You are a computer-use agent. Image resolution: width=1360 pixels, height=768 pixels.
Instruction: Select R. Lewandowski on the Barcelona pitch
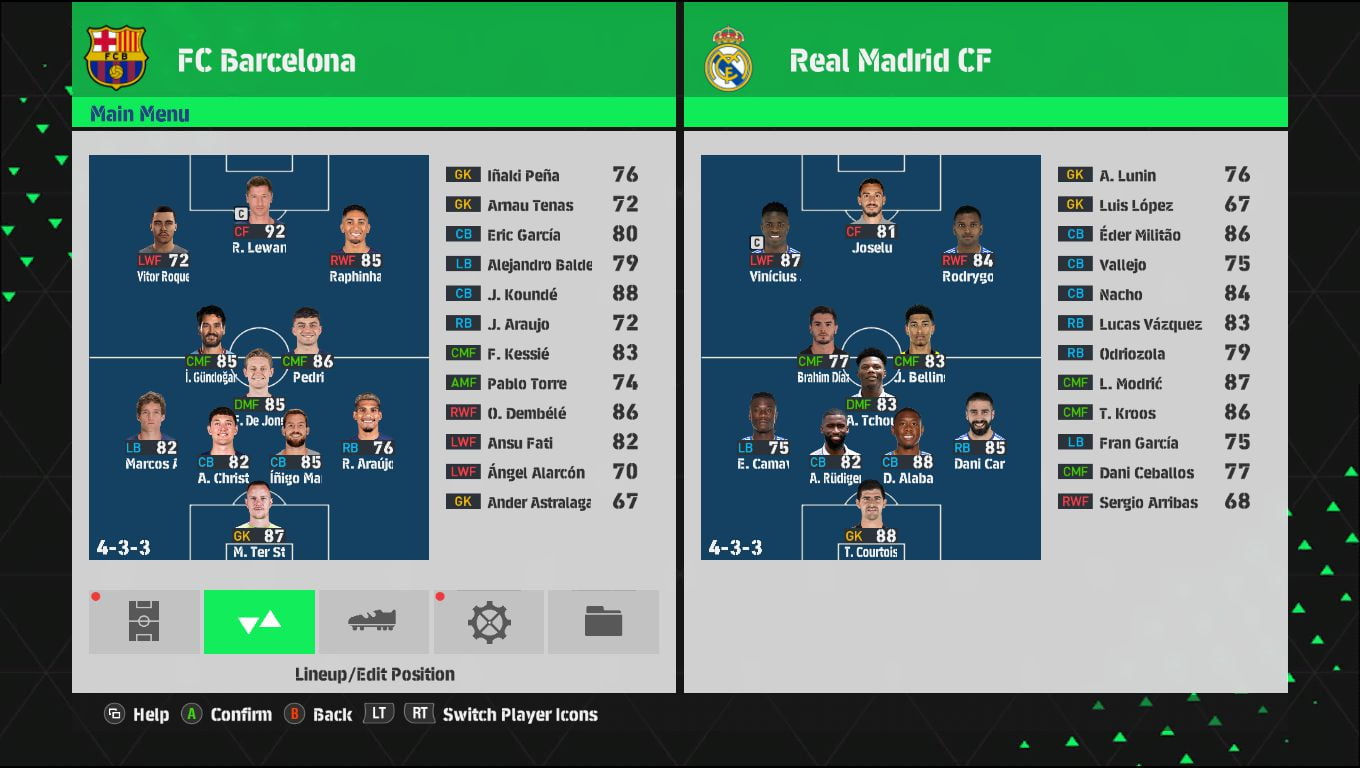[x=259, y=213]
